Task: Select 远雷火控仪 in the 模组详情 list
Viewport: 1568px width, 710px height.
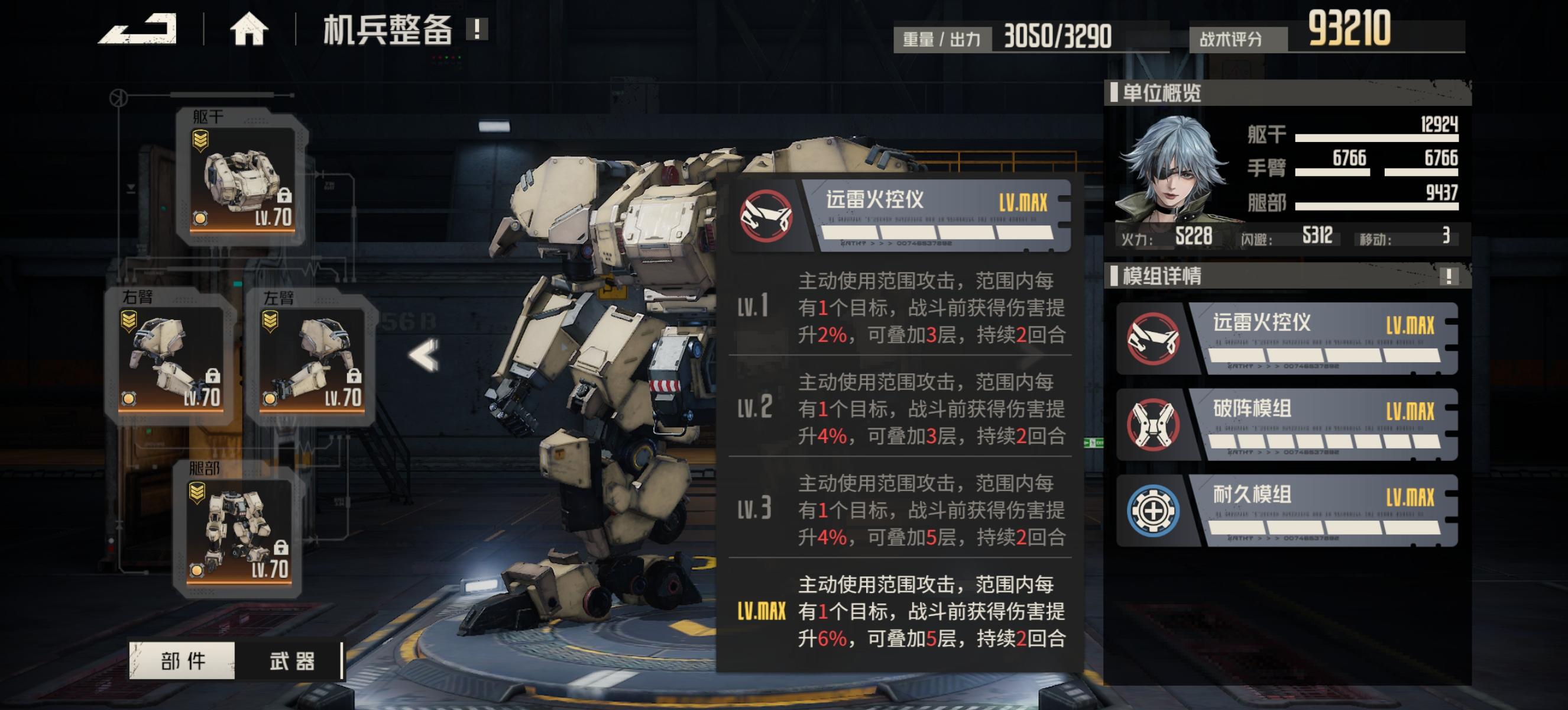Action: click(1287, 338)
